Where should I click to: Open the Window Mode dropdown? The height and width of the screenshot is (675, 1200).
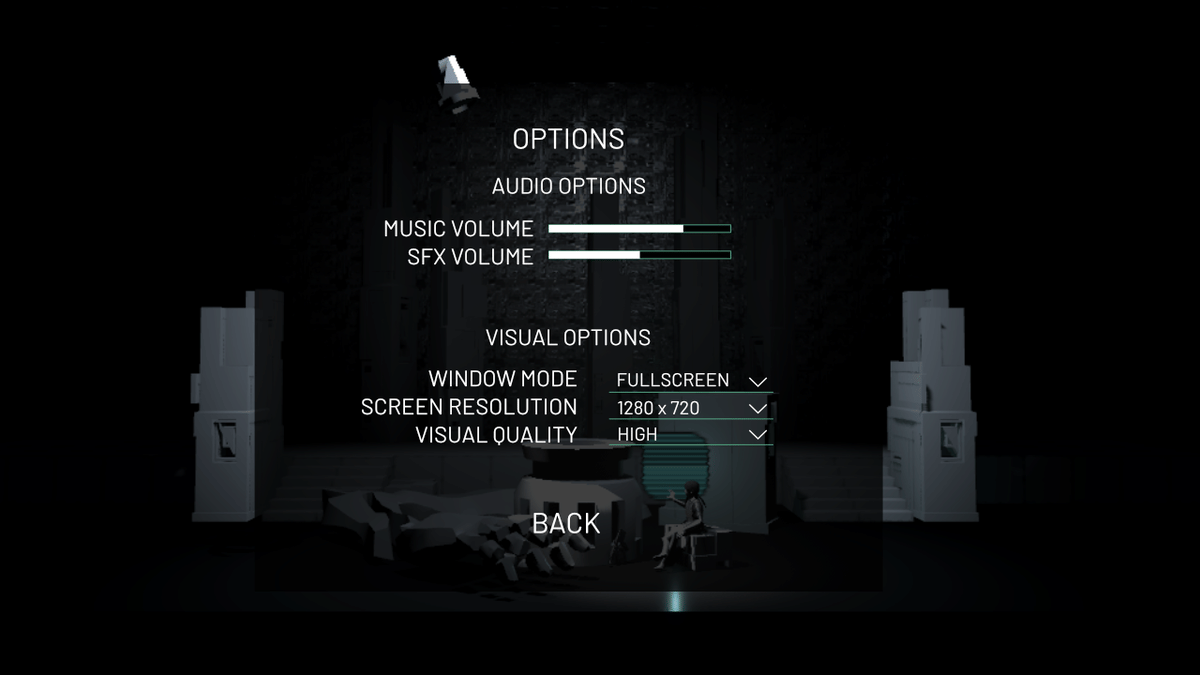click(690, 381)
